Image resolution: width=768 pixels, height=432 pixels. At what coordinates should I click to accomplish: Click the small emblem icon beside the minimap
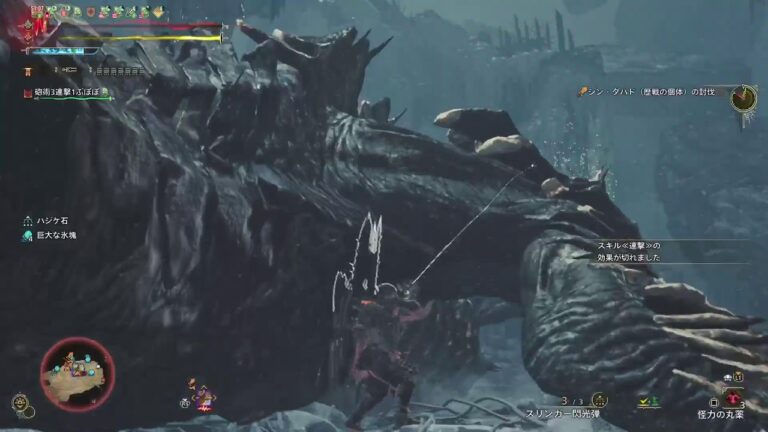click(20, 403)
